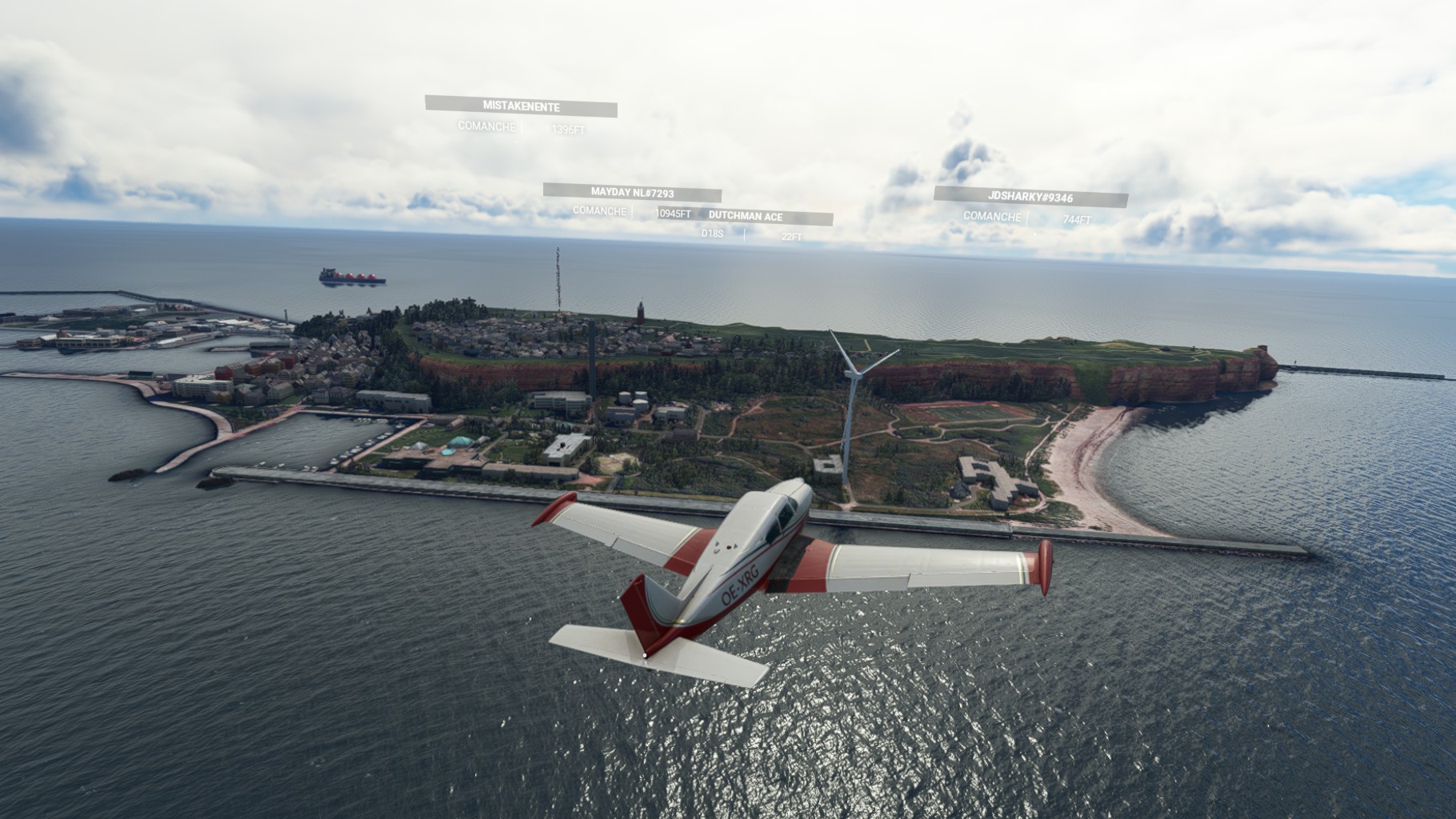Click the MAYDAY NL#7293 player nameplate
This screenshot has height=819, width=1456.
point(632,193)
